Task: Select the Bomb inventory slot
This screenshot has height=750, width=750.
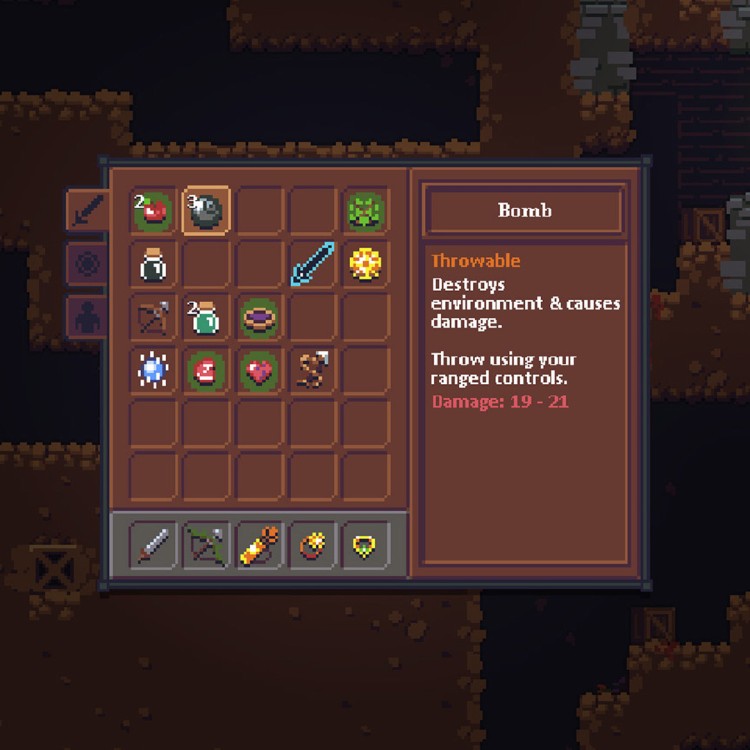Action: [x=206, y=211]
